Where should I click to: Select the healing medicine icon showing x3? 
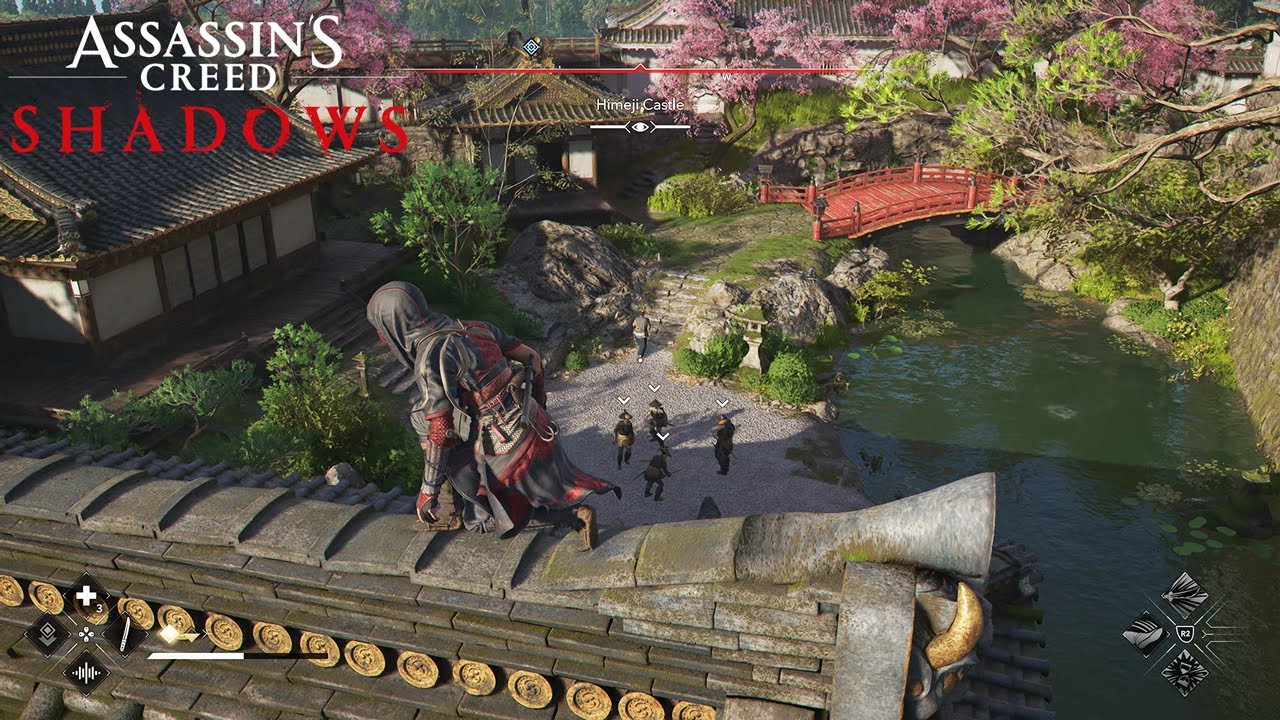(x=84, y=596)
